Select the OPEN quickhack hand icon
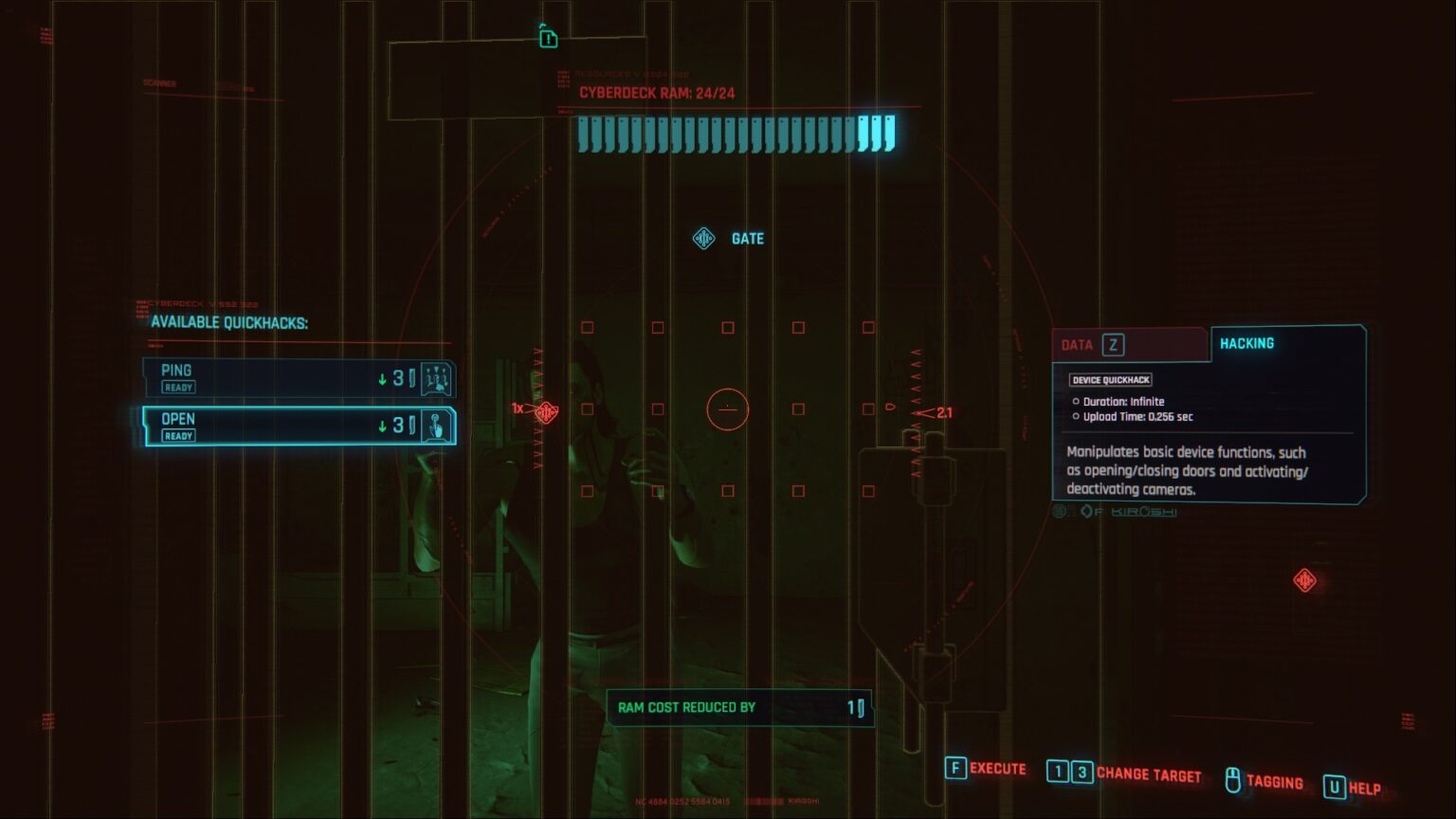The height and width of the screenshot is (819, 1456). (x=435, y=426)
